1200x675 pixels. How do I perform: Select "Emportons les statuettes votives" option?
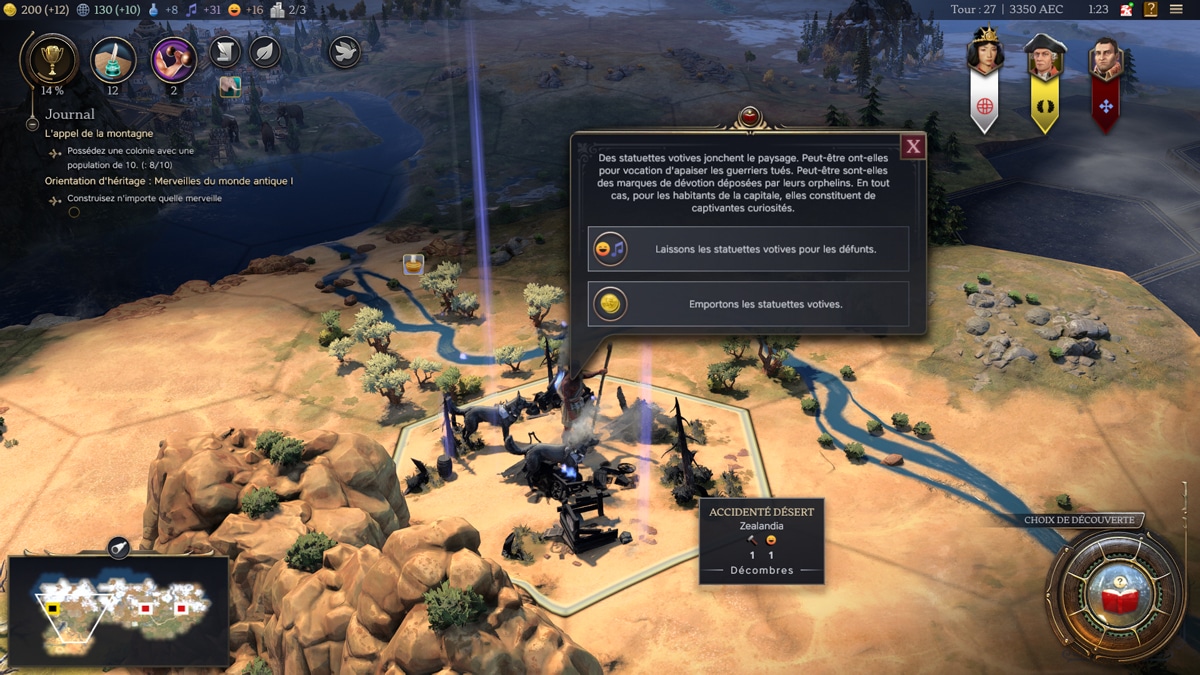[748, 304]
